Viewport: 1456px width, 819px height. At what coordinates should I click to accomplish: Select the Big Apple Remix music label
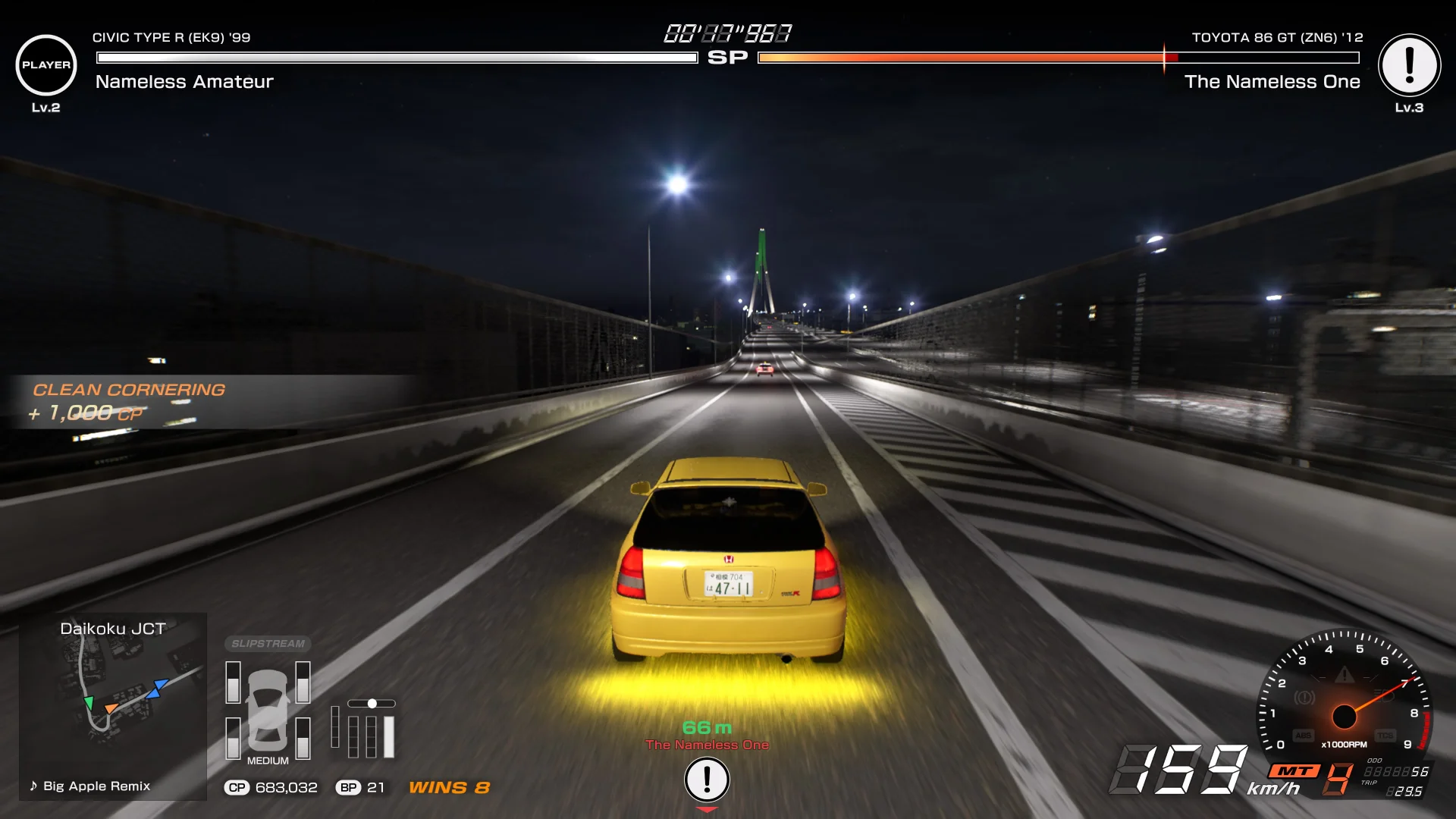[x=90, y=786]
